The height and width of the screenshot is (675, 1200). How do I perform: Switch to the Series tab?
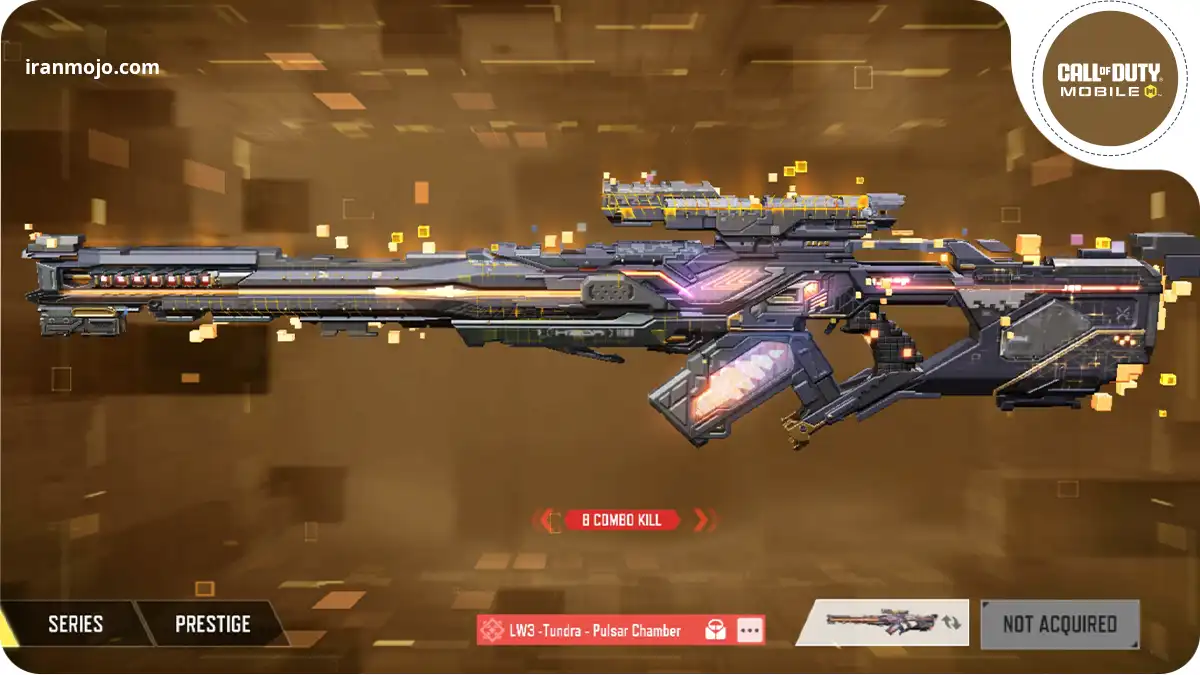point(75,624)
